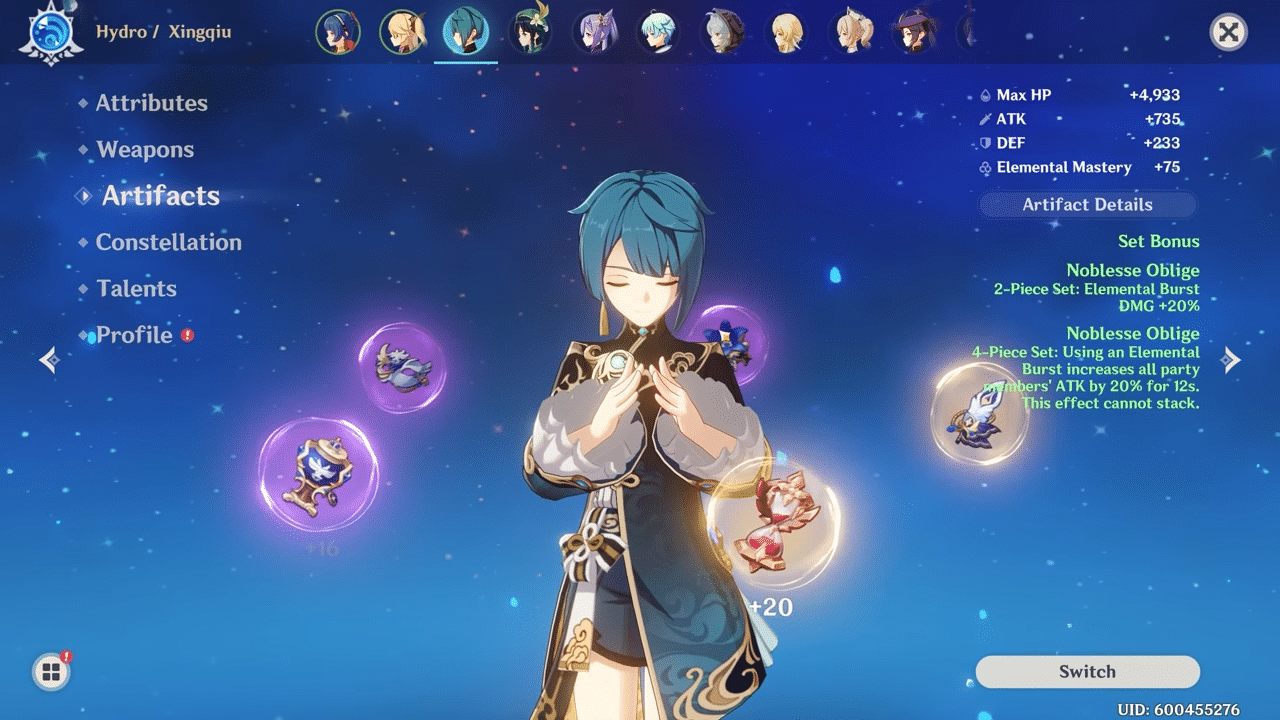Image resolution: width=1280 pixels, height=720 pixels.
Task: Click the Switch button
Action: pyautogui.click(x=1087, y=672)
